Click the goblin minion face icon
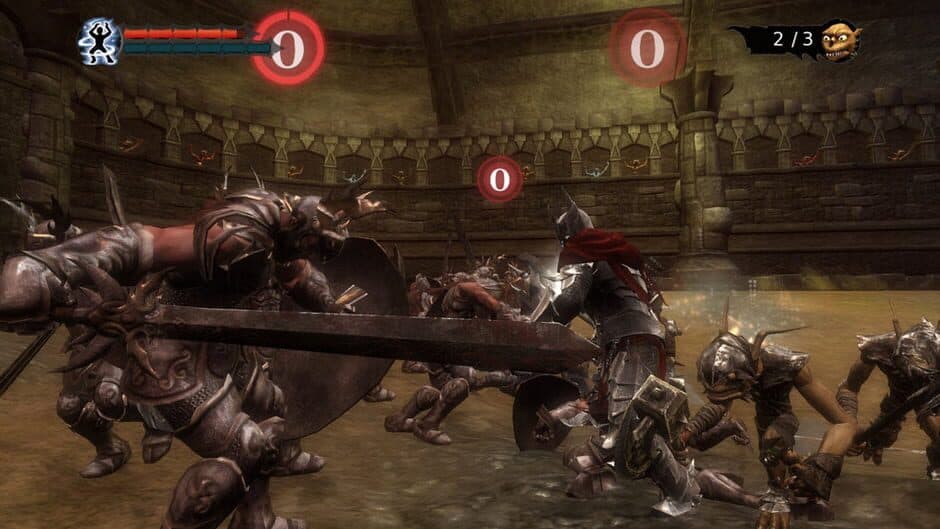Viewport: 940px width, 529px height. pyautogui.click(x=839, y=41)
